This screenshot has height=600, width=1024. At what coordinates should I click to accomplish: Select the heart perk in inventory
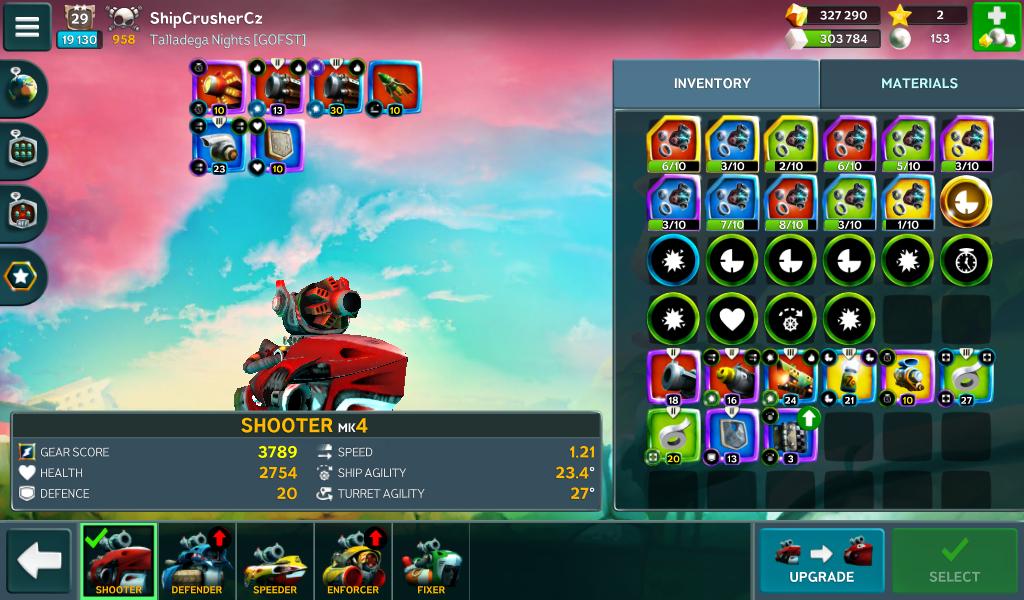coord(733,319)
